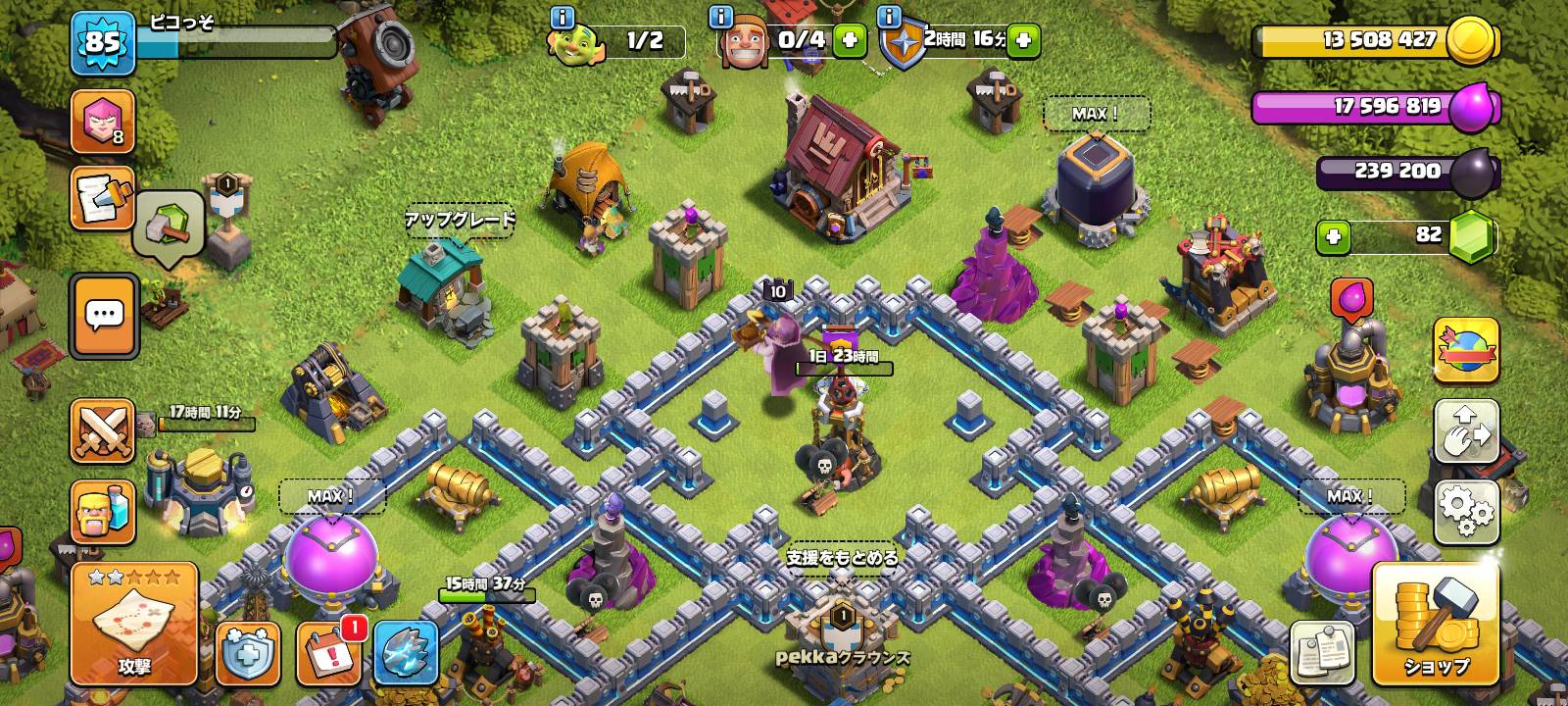Open the lightning ore icon
This screenshot has width=1568, height=706.
pos(406,652)
